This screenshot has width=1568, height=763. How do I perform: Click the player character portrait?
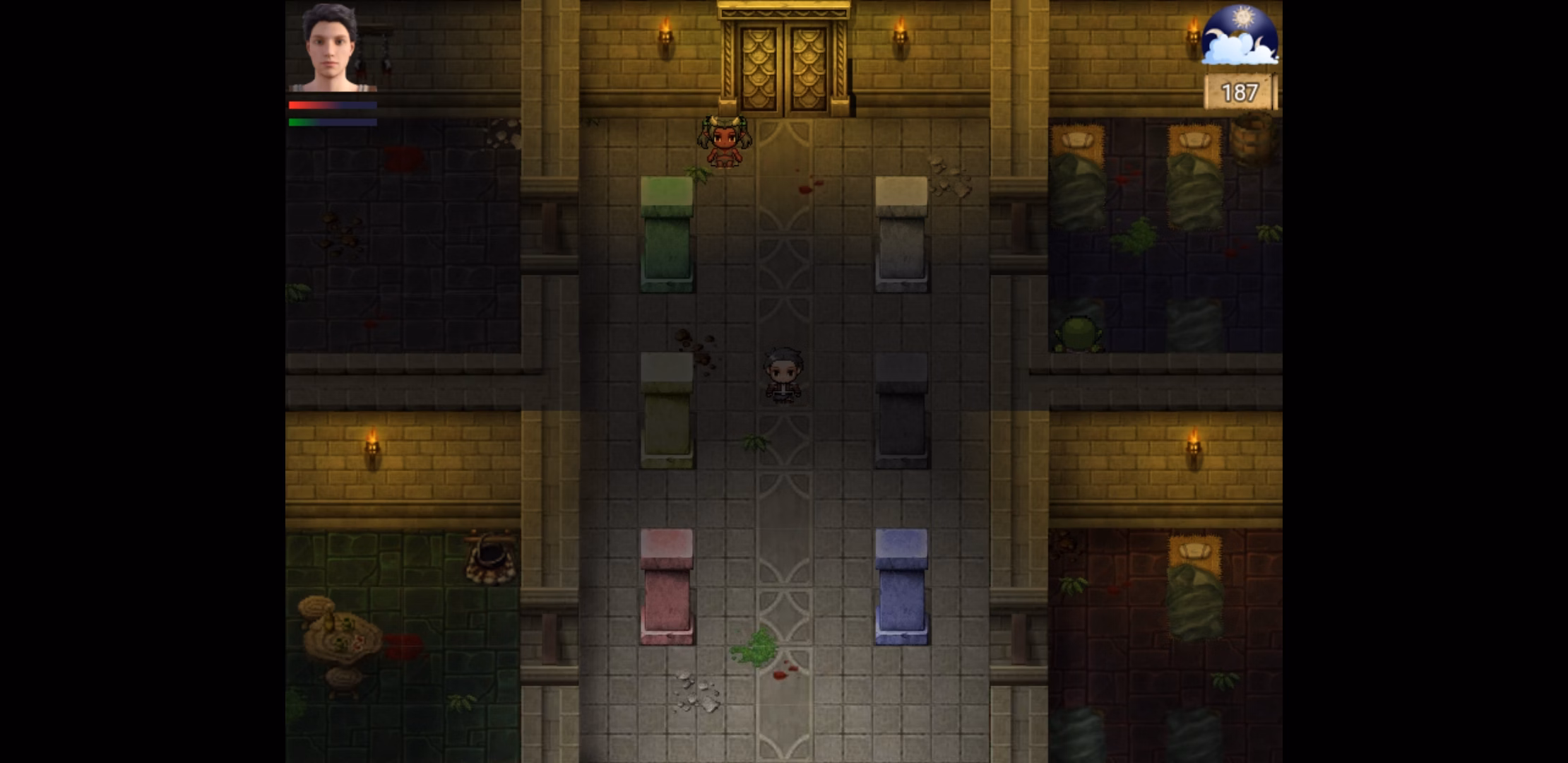pos(331,48)
